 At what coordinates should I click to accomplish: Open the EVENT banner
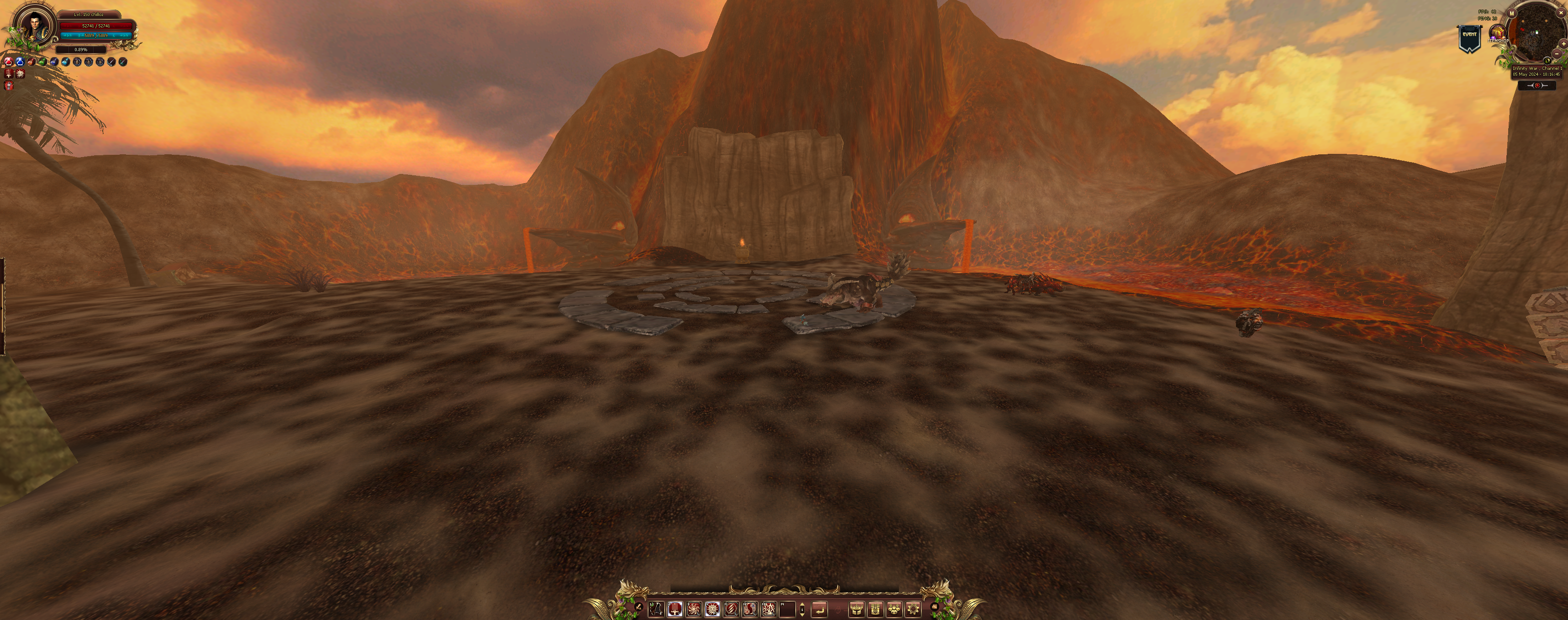(1469, 38)
